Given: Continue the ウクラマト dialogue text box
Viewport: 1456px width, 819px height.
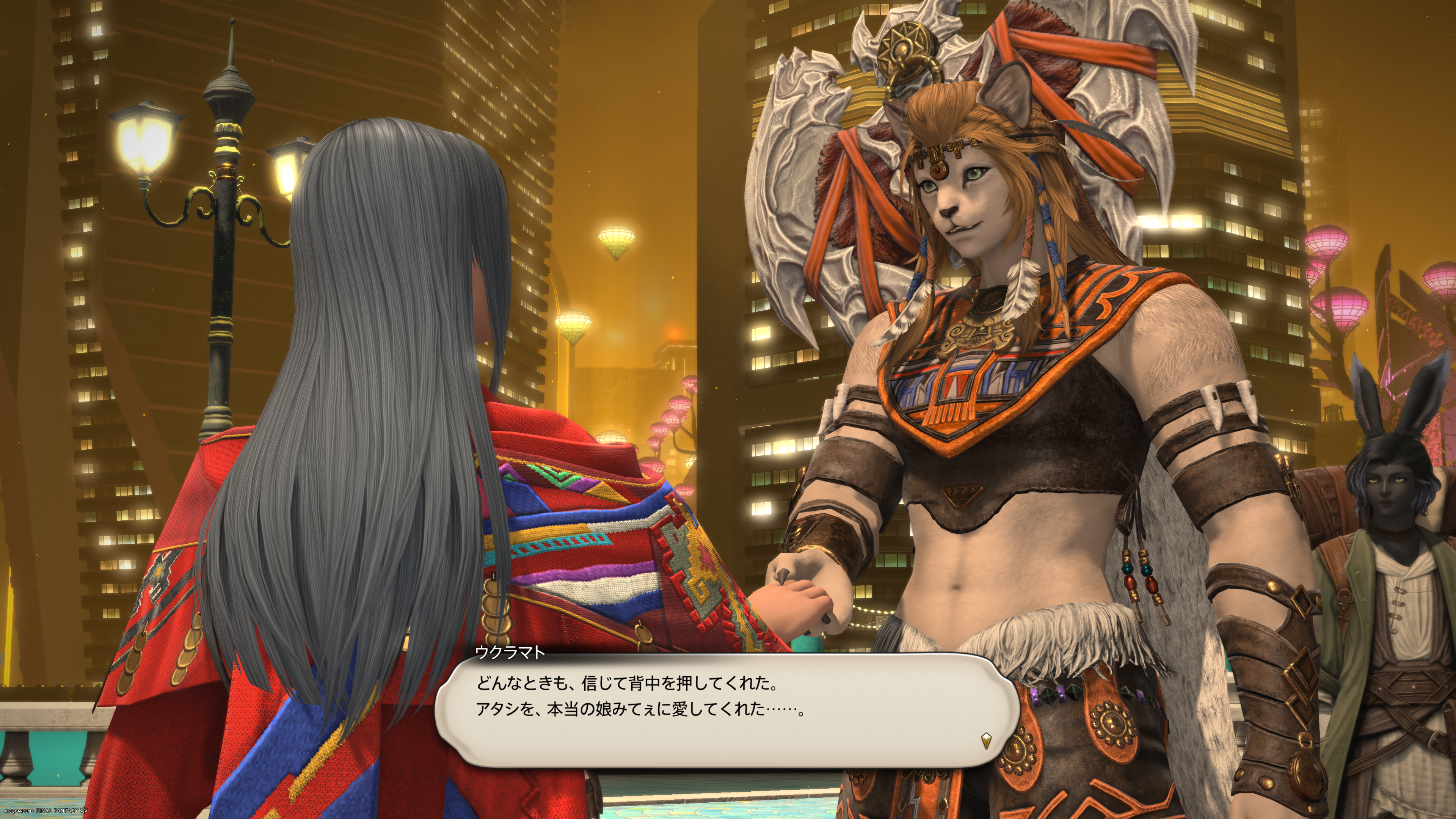Looking at the screenshot, I should [728, 710].
